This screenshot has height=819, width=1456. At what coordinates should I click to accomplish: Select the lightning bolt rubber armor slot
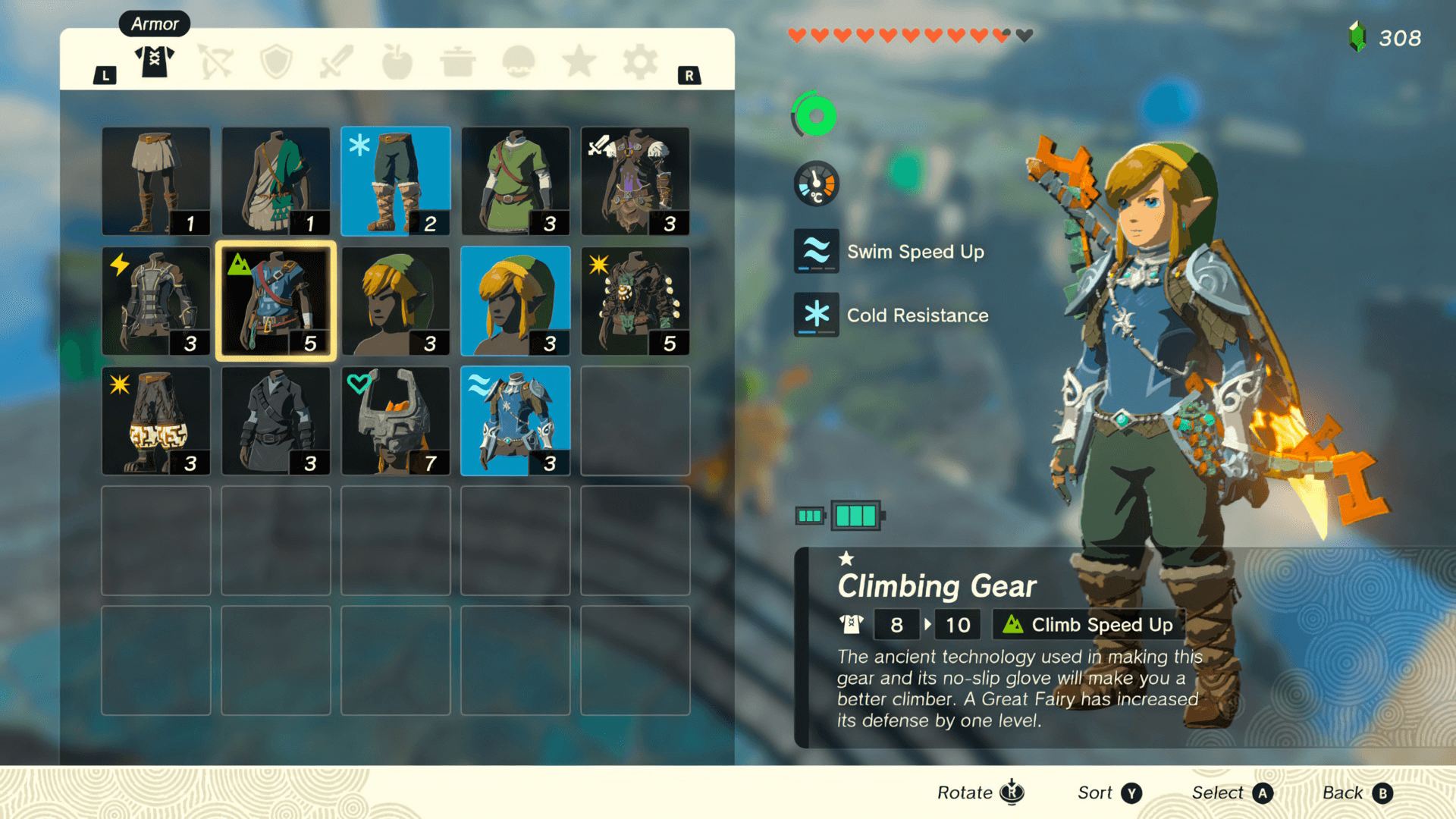coord(156,301)
